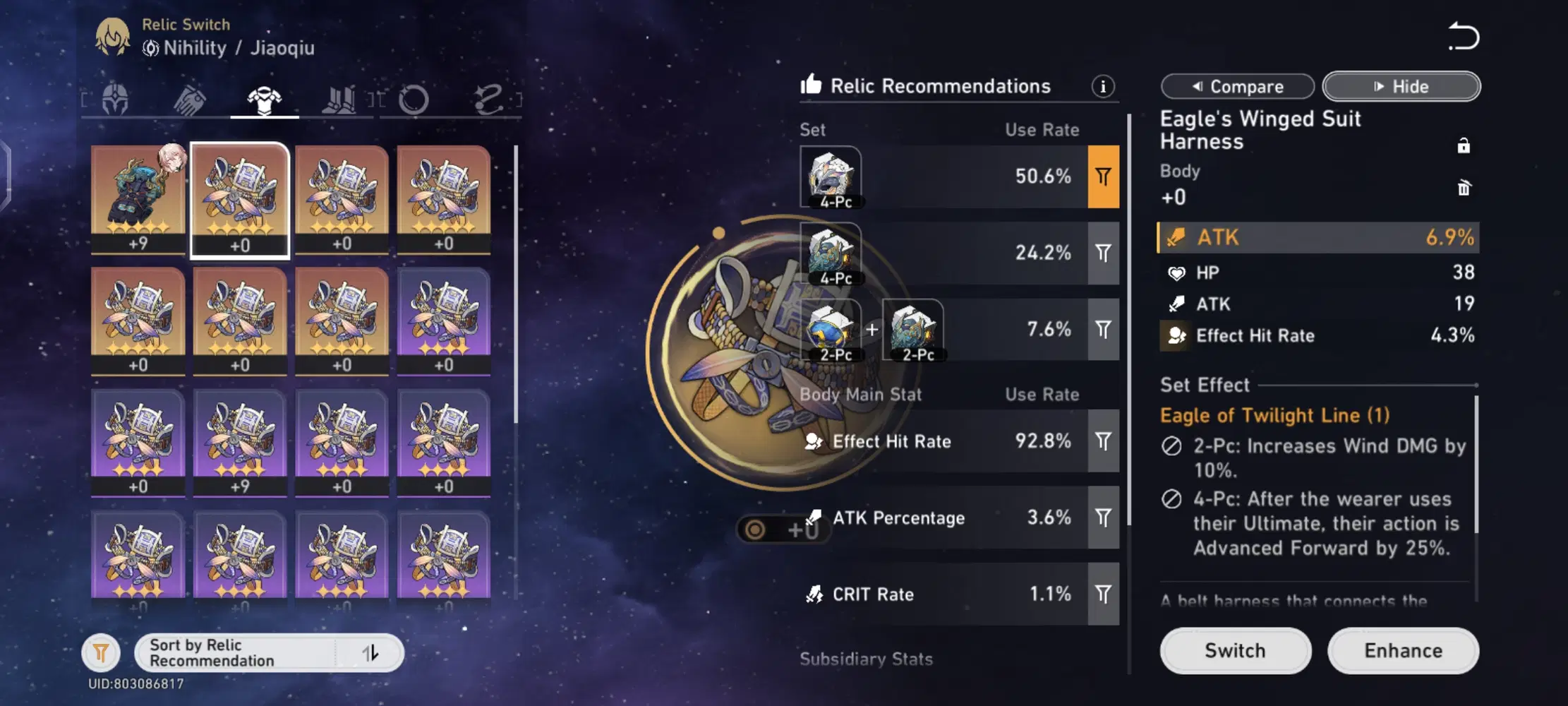Image resolution: width=1568 pixels, height=706 pixels.
Task: Switch to the Head relic tab
Action: click(115, 100)
